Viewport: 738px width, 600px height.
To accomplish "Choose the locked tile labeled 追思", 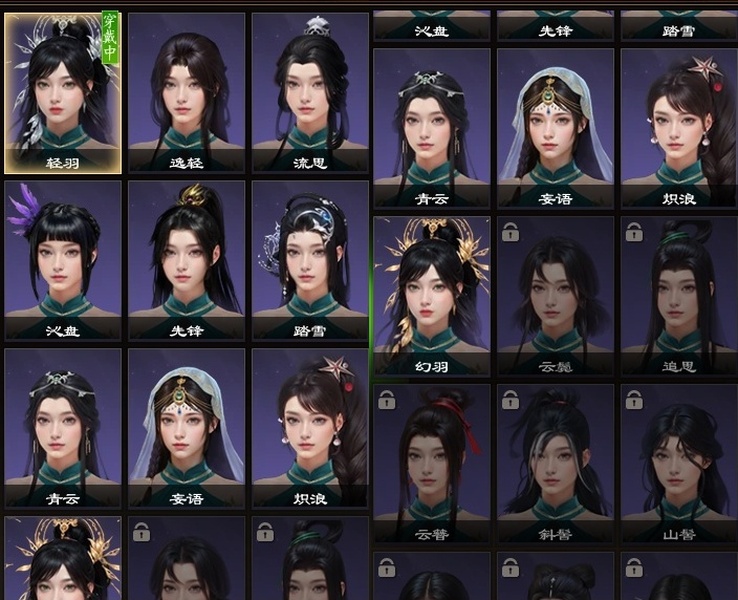I will 679,297.
